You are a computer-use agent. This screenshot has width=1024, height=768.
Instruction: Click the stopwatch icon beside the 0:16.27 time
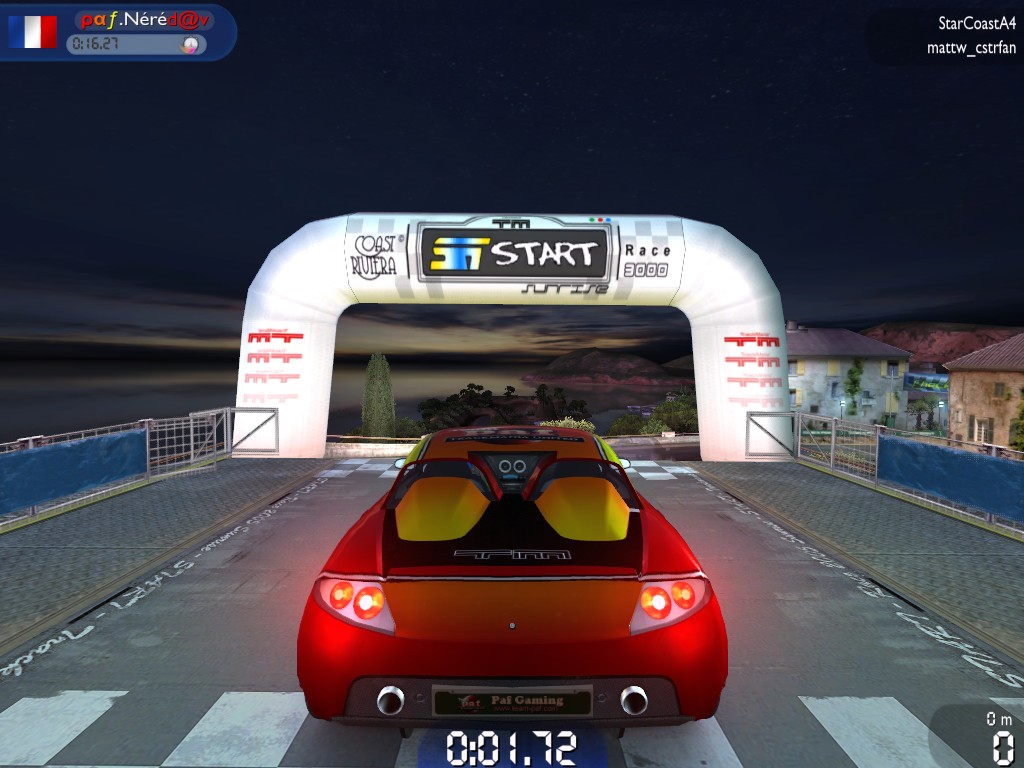[x=188, y=44]
